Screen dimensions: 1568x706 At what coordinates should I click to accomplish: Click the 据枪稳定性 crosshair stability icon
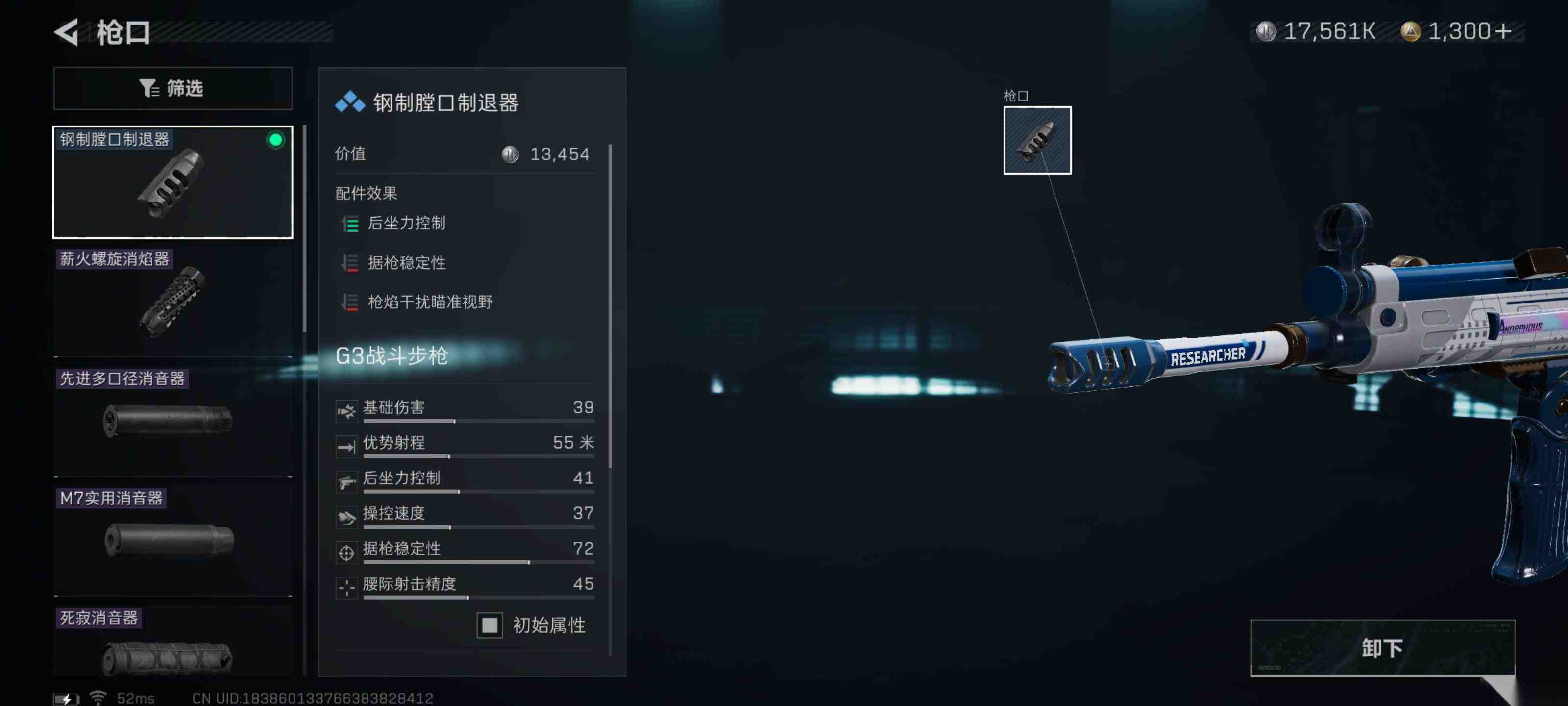click(347, 553)
